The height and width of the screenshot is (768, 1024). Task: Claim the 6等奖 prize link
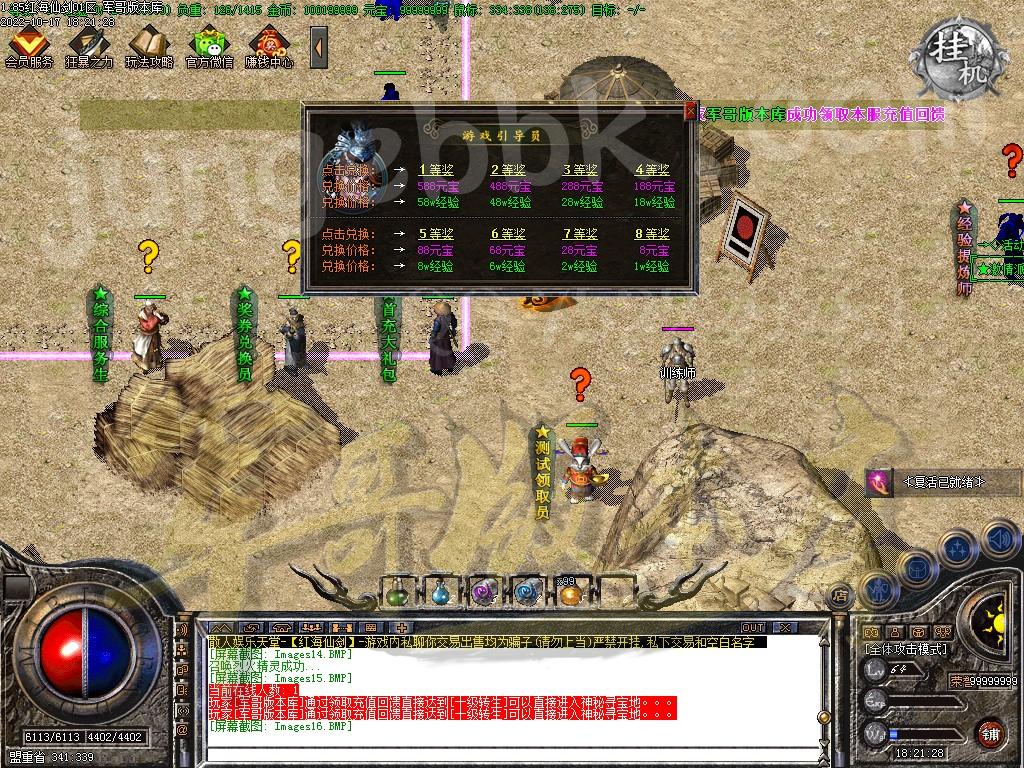507,234
